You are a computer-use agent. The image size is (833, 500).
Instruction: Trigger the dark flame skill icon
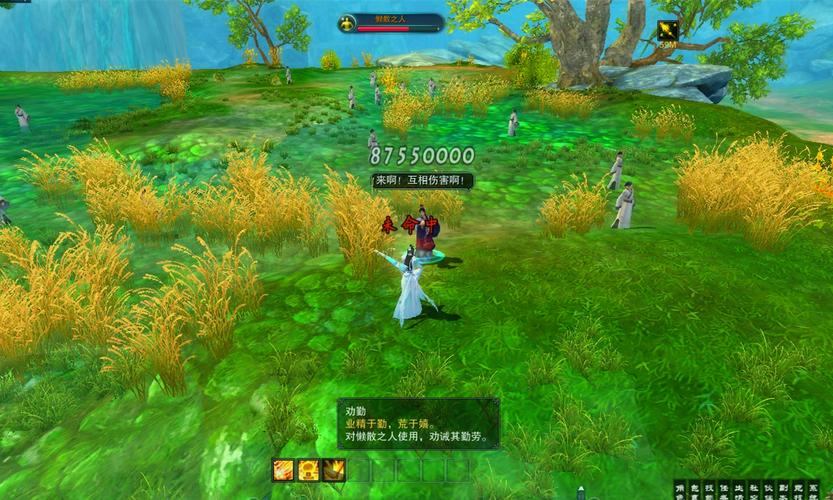[334, 469]
